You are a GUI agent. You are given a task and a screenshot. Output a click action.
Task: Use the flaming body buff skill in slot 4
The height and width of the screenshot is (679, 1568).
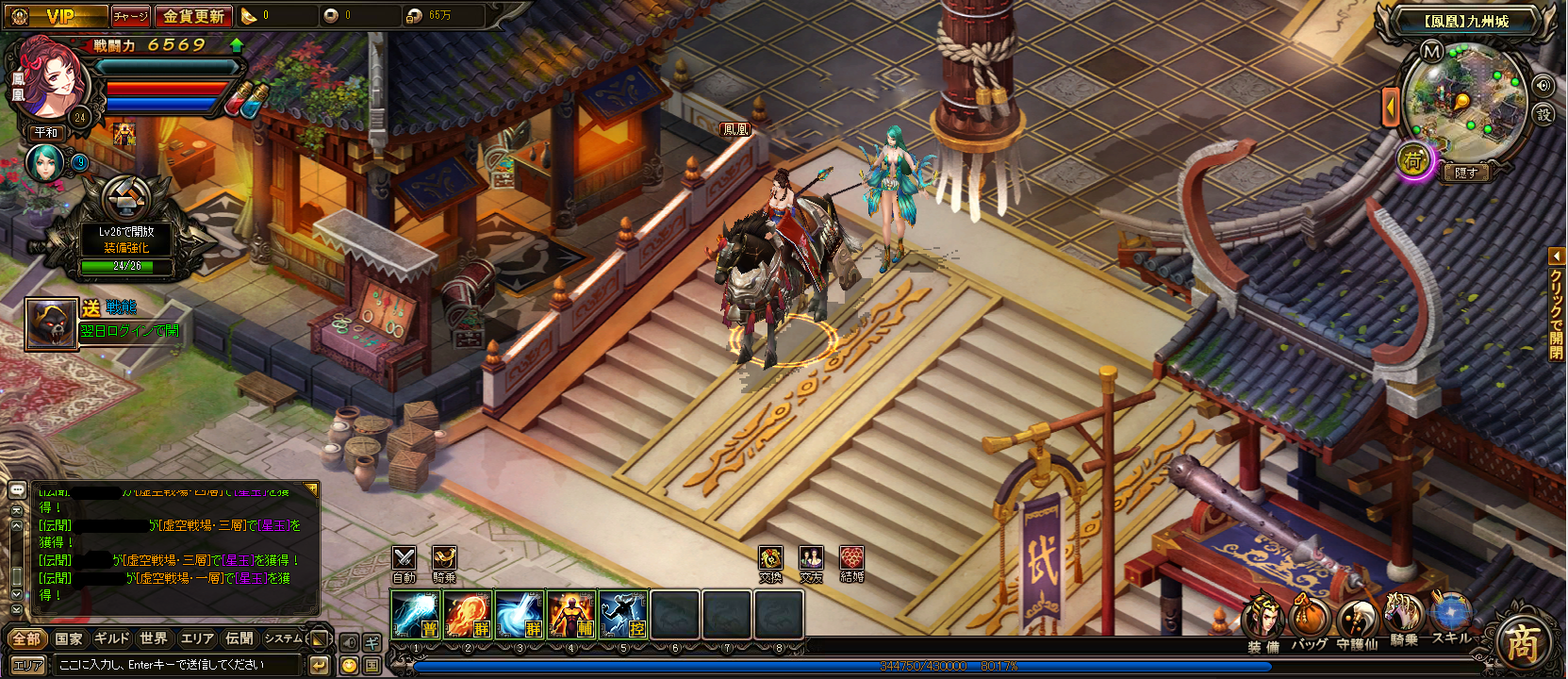click(x=570, y=614)
